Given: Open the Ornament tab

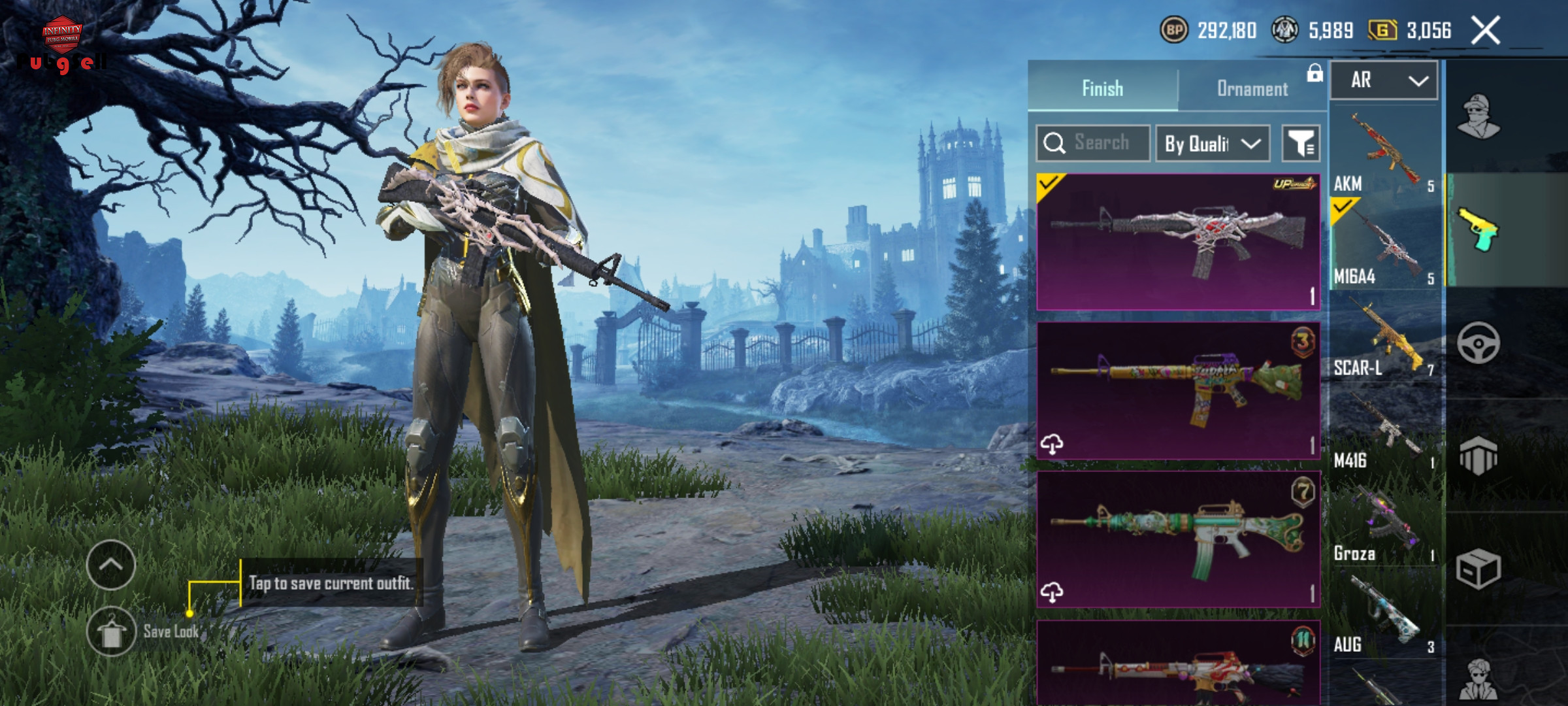Looking at the screenshot, I should (x=1252, y=88).
